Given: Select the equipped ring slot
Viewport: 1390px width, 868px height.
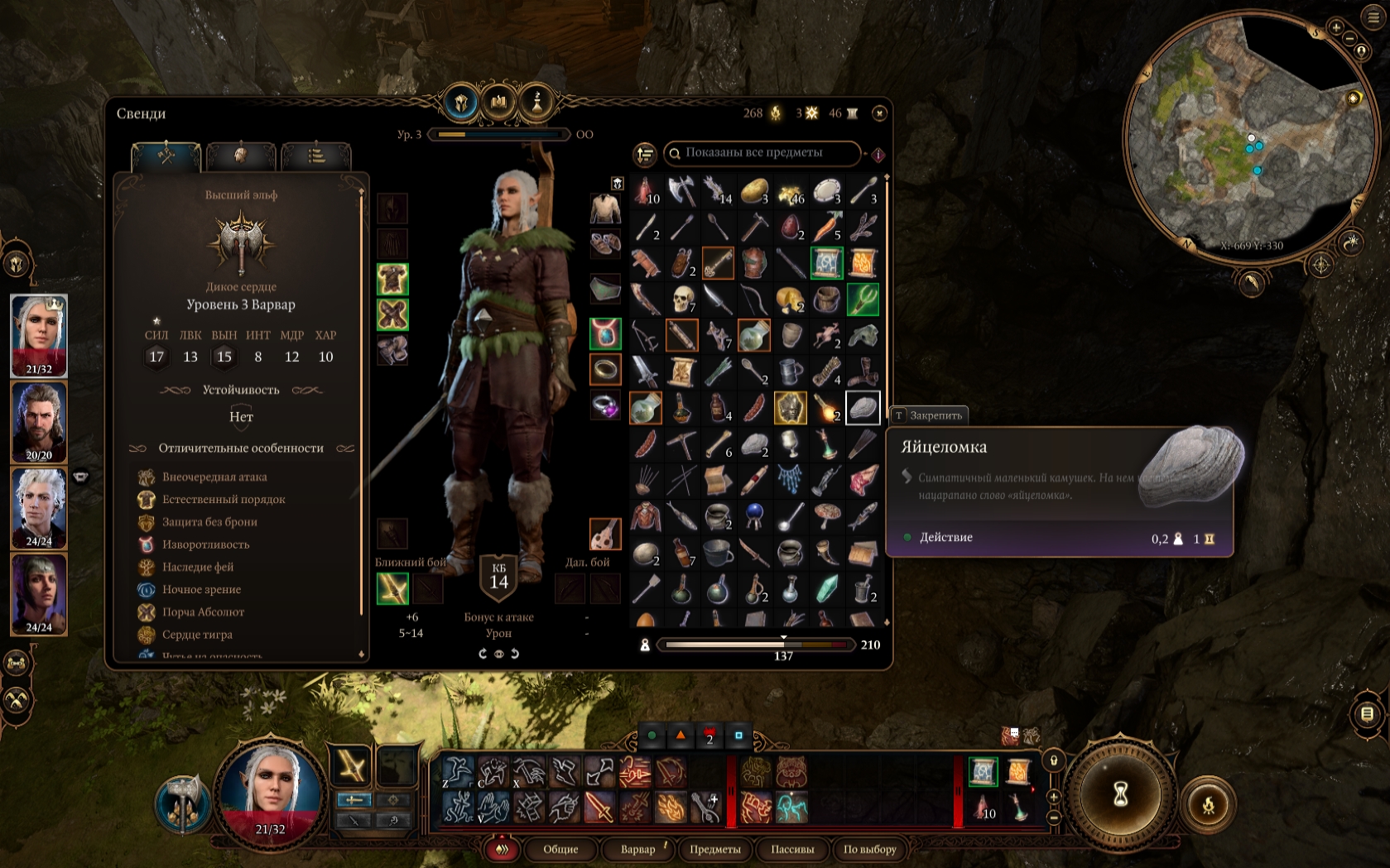Looking at the screenshot, I should [605, 369].
